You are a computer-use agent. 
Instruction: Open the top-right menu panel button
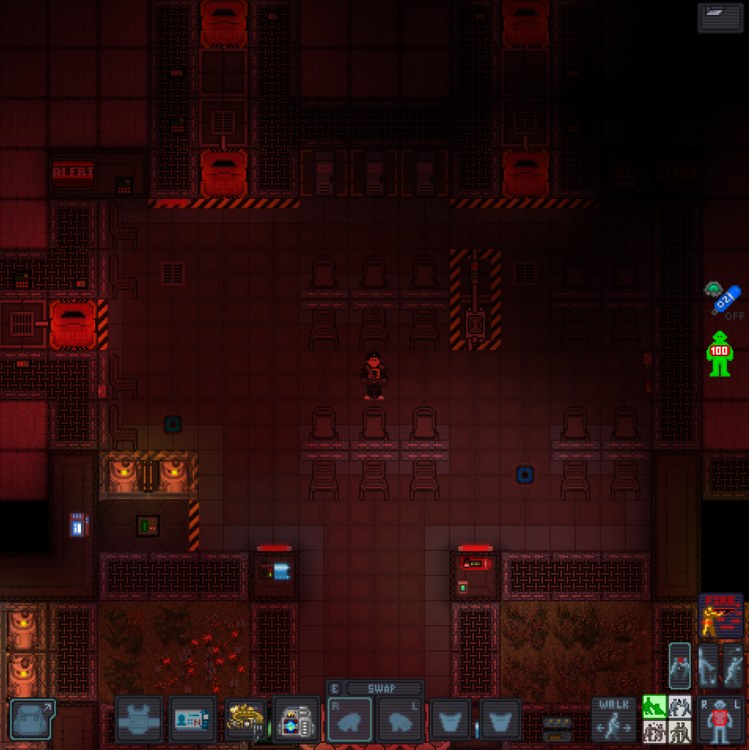(x=720, y=17)
